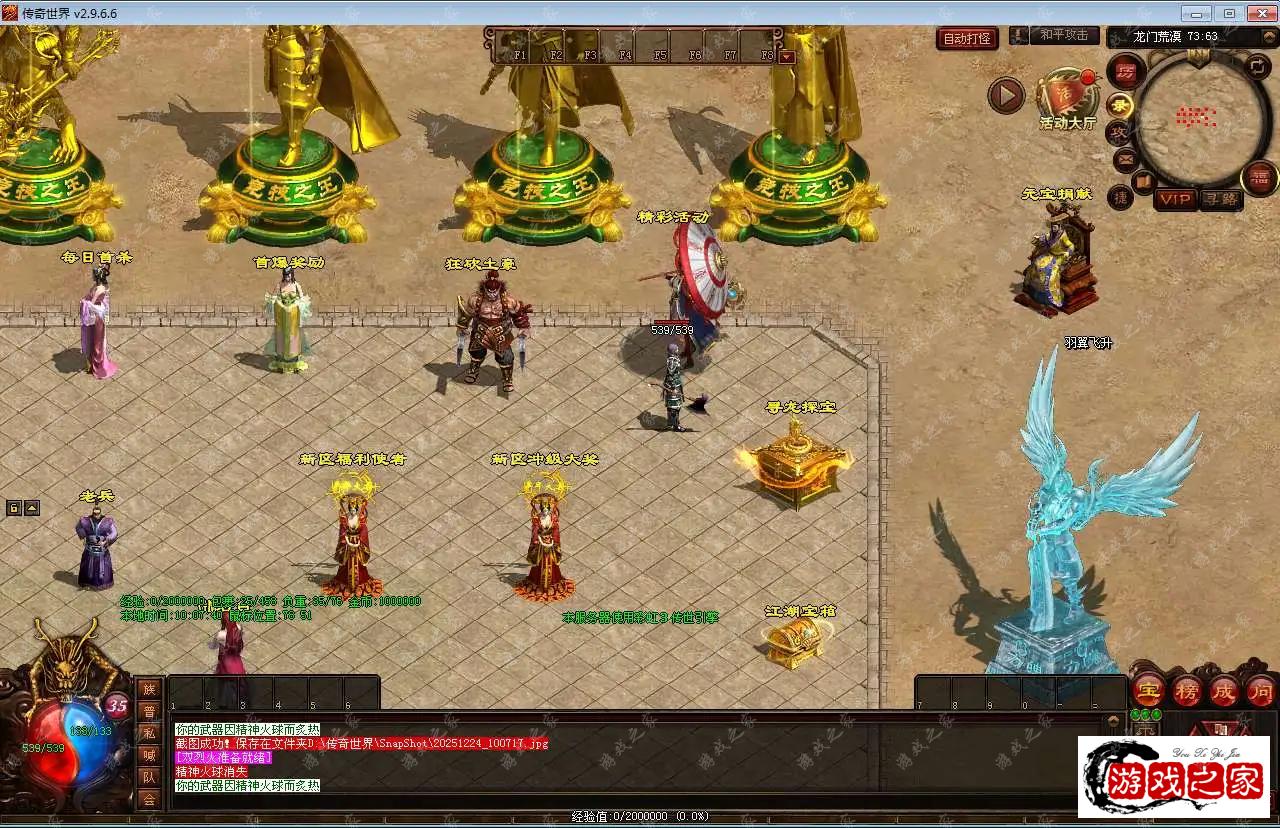Switch chat to 族 clan channel
This screenshot has width=1280, height=828.
(149, 689)
